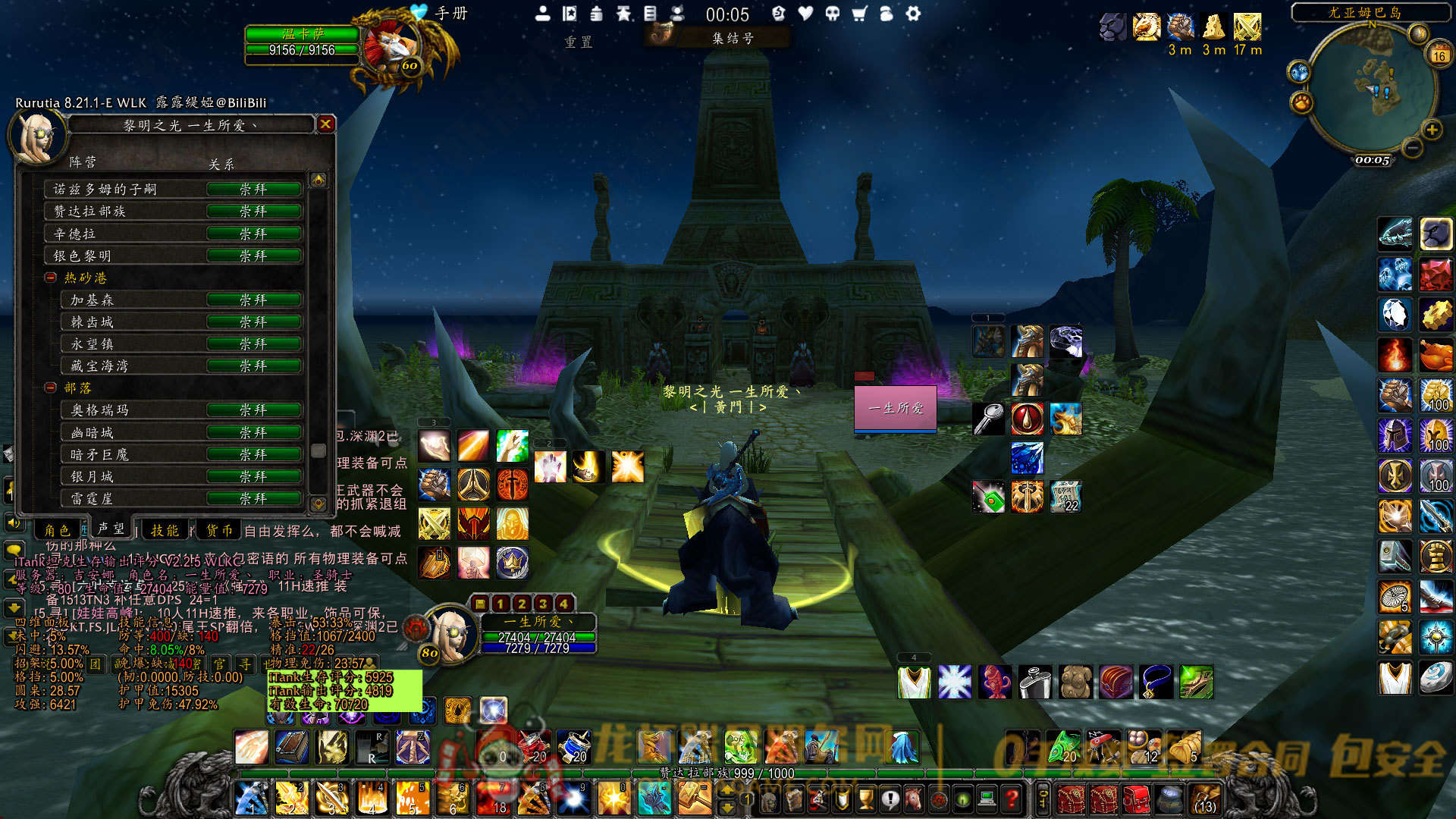Open the quest log exclamation mark button
This screenshot has height=819, width=1456.
[890, 799]
